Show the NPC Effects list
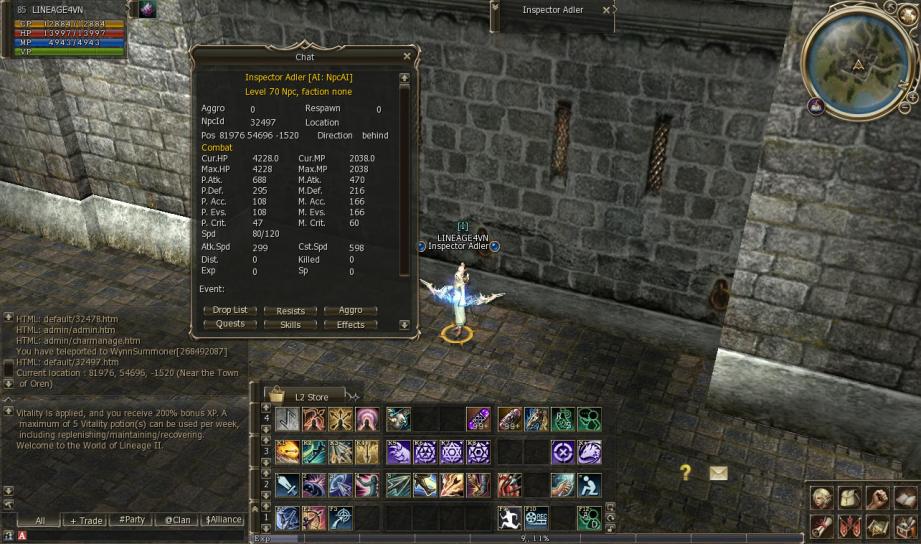 [x=350, y=324]
